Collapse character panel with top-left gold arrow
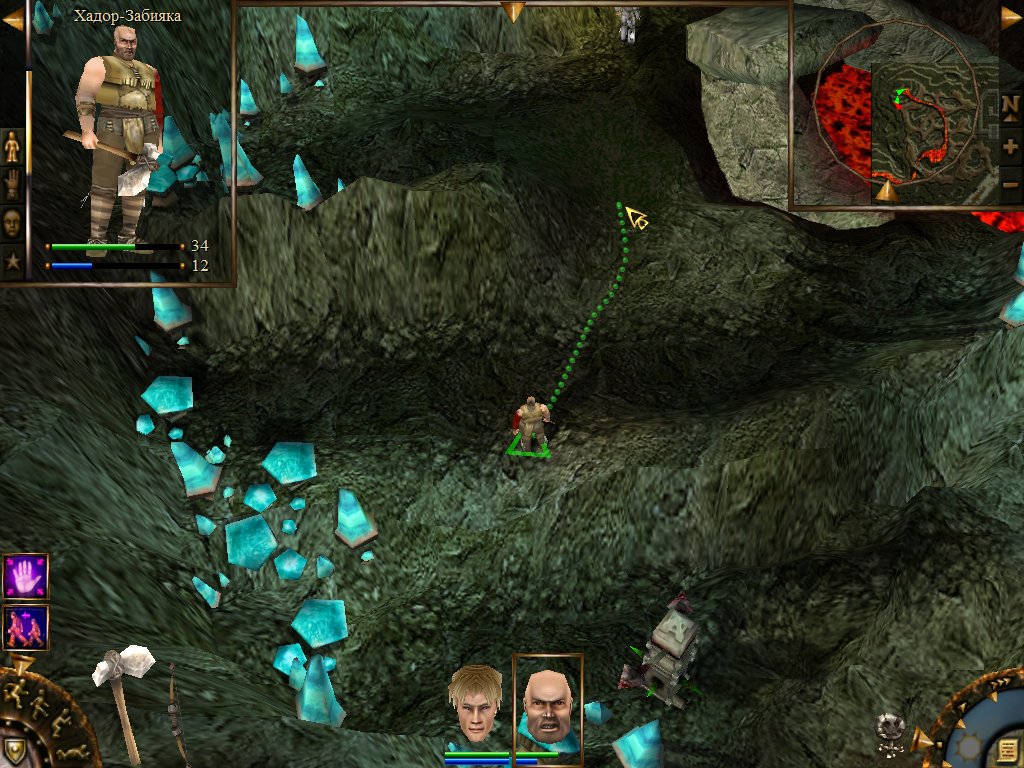The width and height of the screenshot is (1024, 768). (13, 17)
